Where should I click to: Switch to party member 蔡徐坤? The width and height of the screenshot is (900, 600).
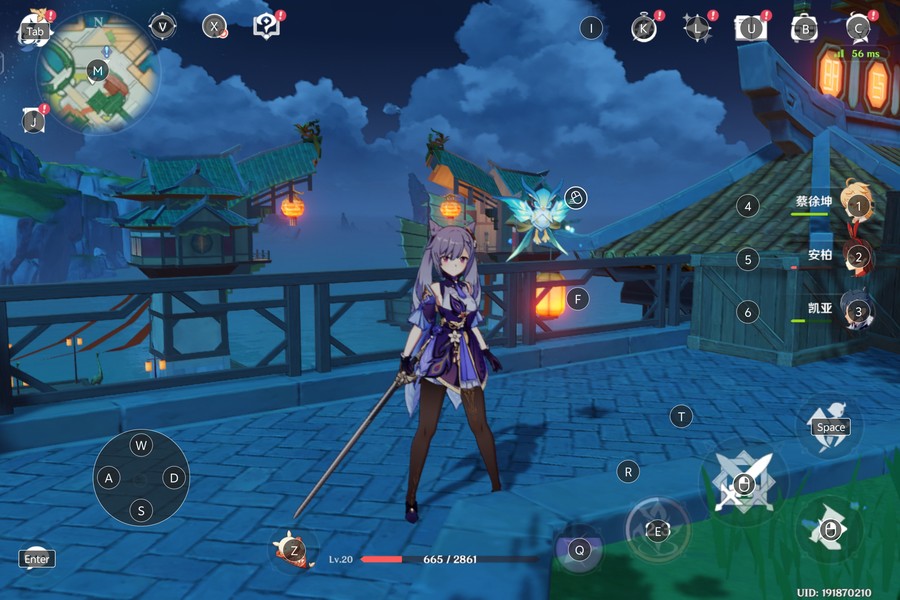pyautogui.click(x=856, y=205)
